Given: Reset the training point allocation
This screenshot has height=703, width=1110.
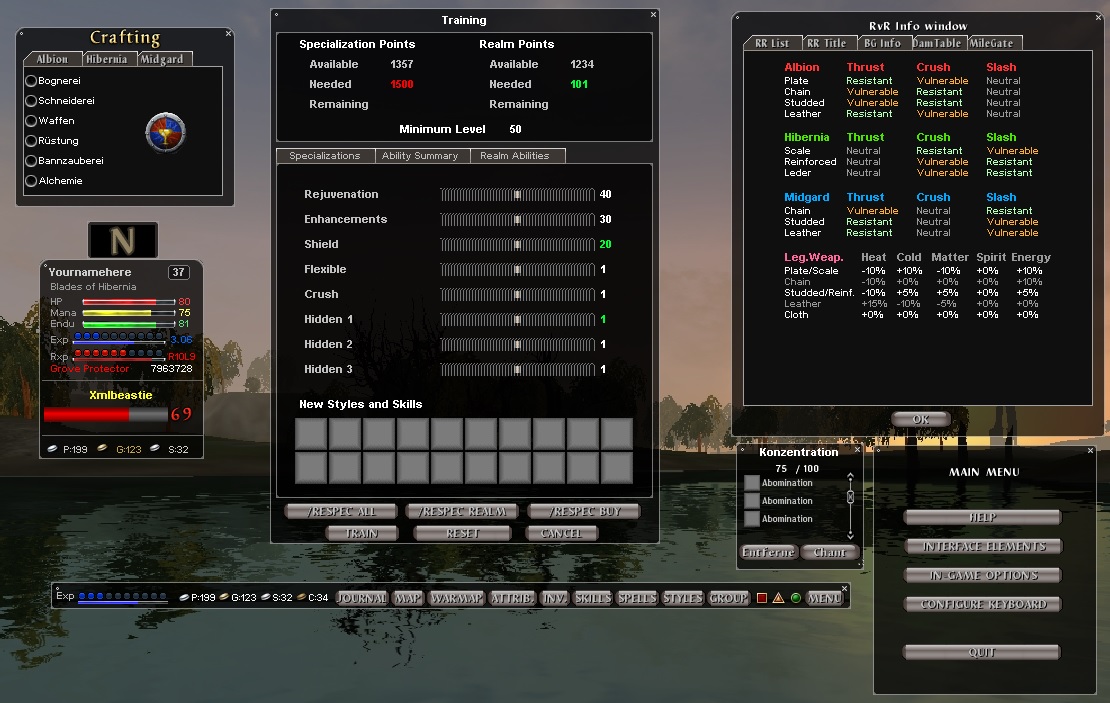Looking at the screenshot, I should pyautogui.click(x=462, y=534).
